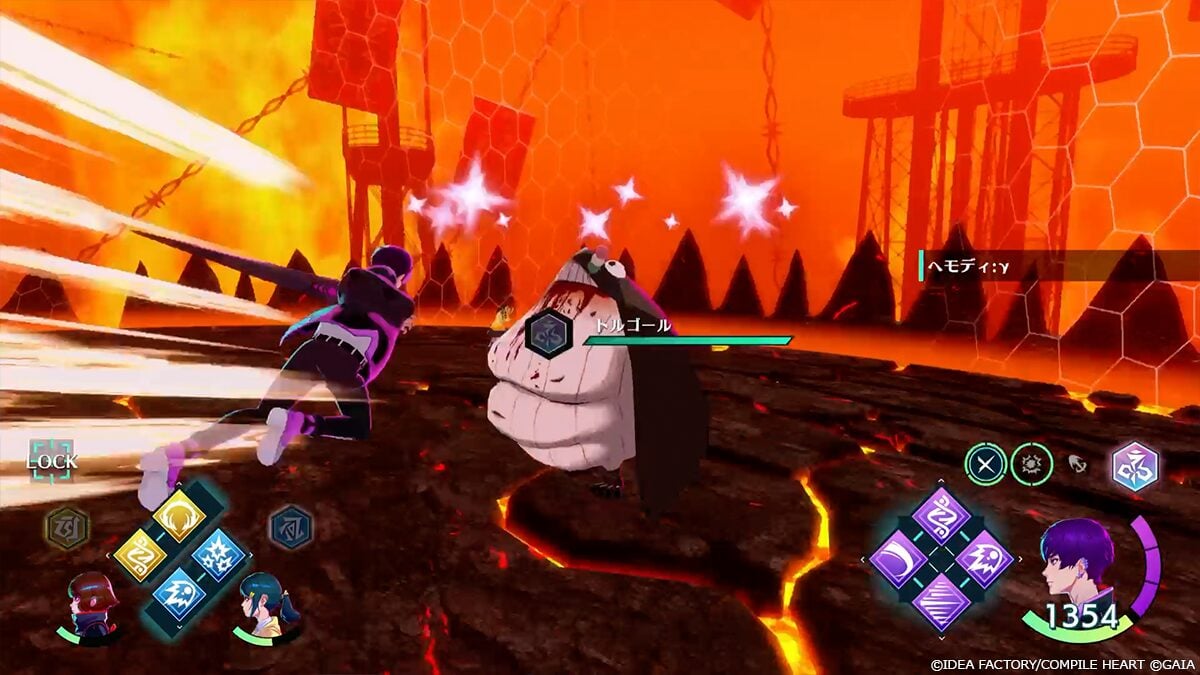
Task: Cast the purple skull fireball skill
Action: coord(985,559)
